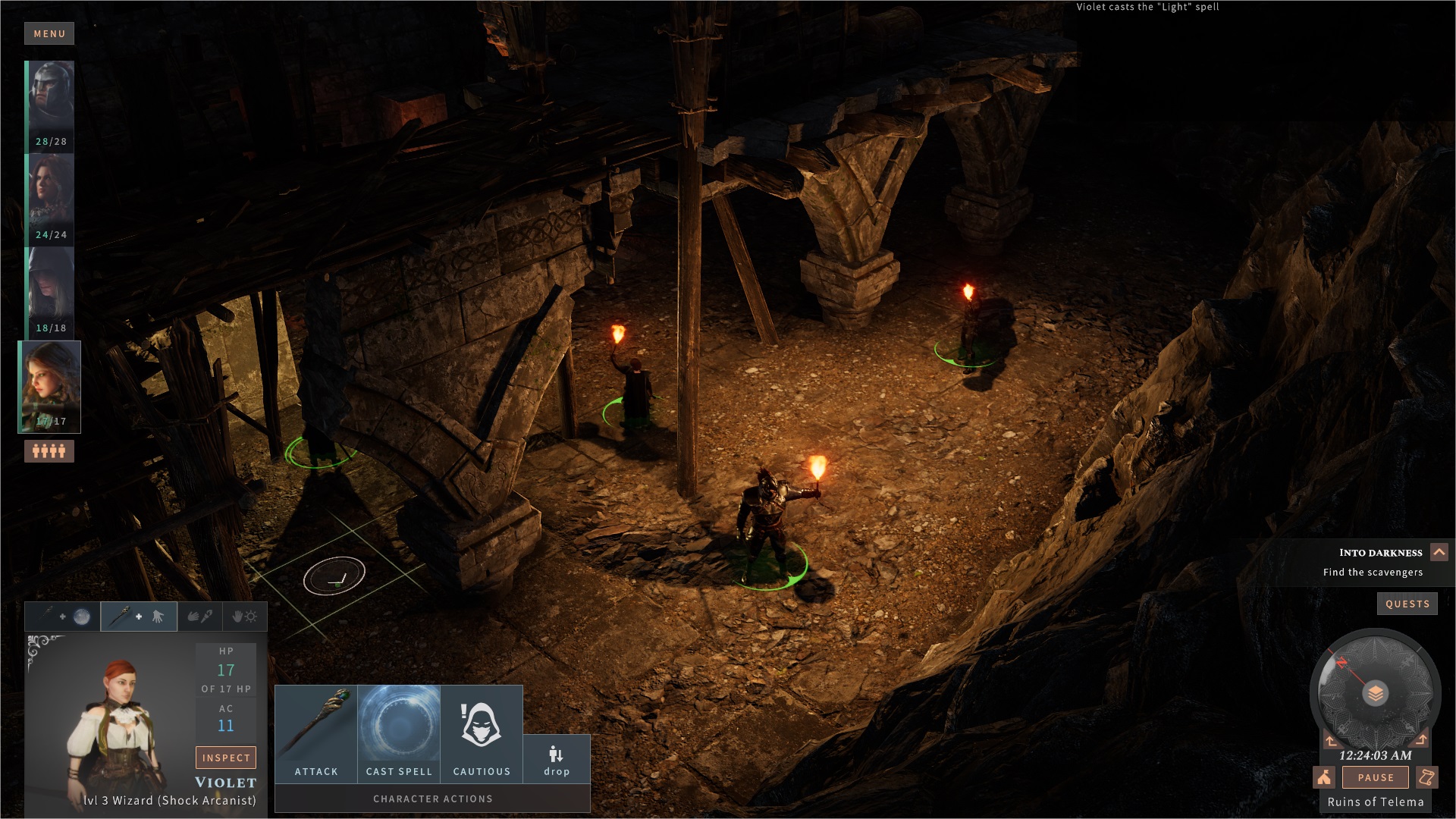Inspect Violet's character sheet
This screenshot has height=819, width=1456.
(x=226, y=758)
